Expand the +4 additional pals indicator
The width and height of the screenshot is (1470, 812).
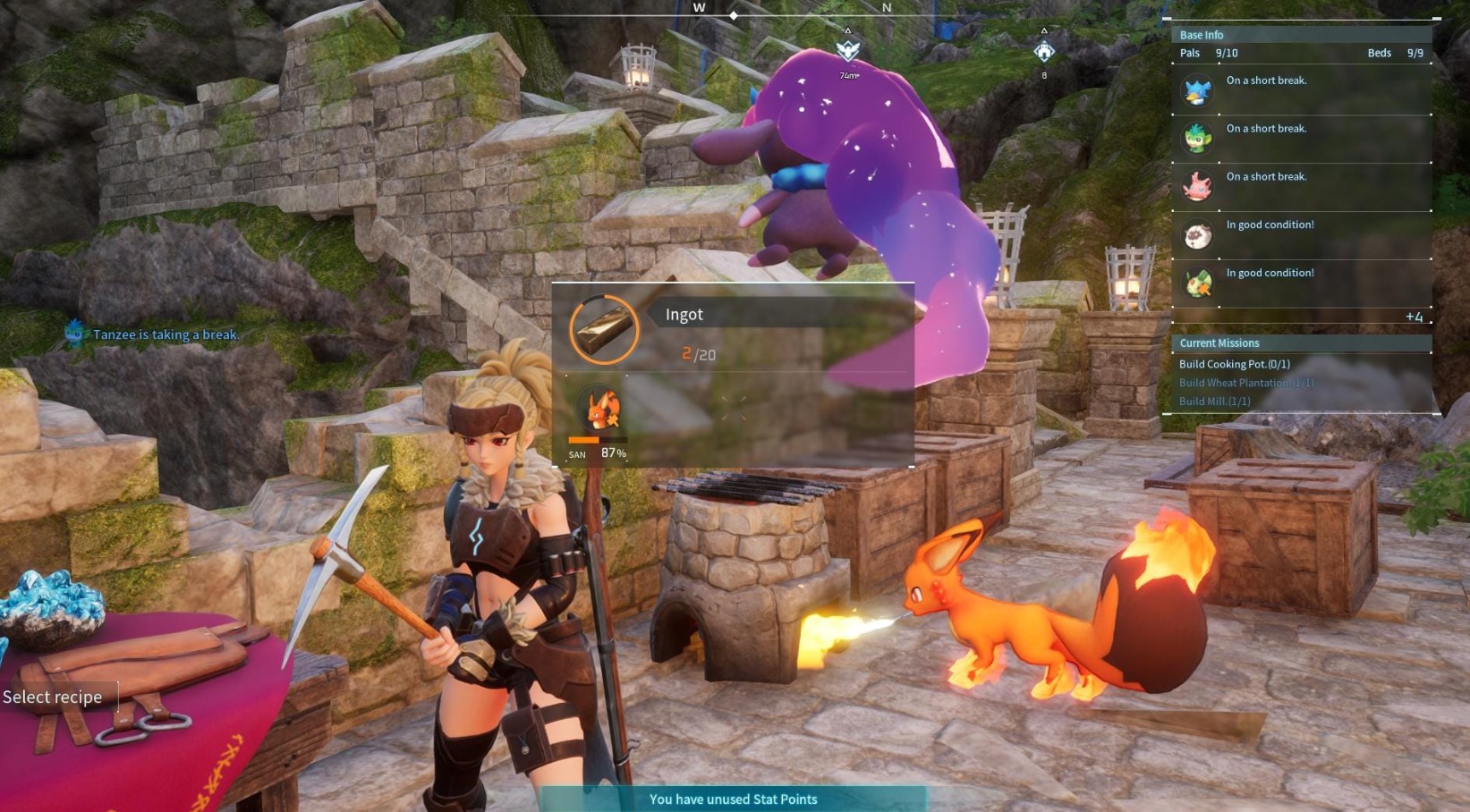tap(1414, 317)
